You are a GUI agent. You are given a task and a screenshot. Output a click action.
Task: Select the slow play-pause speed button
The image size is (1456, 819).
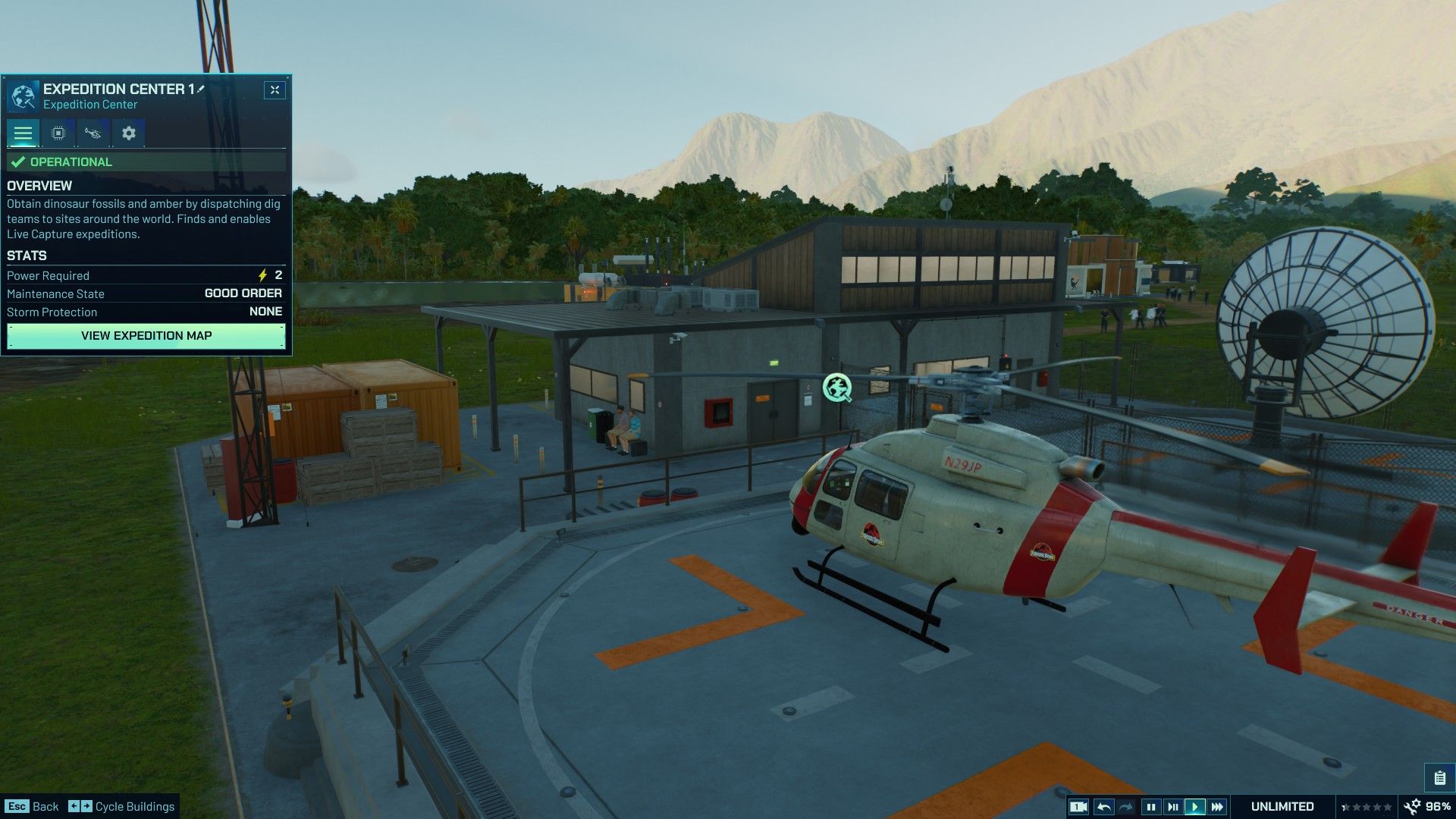[x=1172, y=807]
